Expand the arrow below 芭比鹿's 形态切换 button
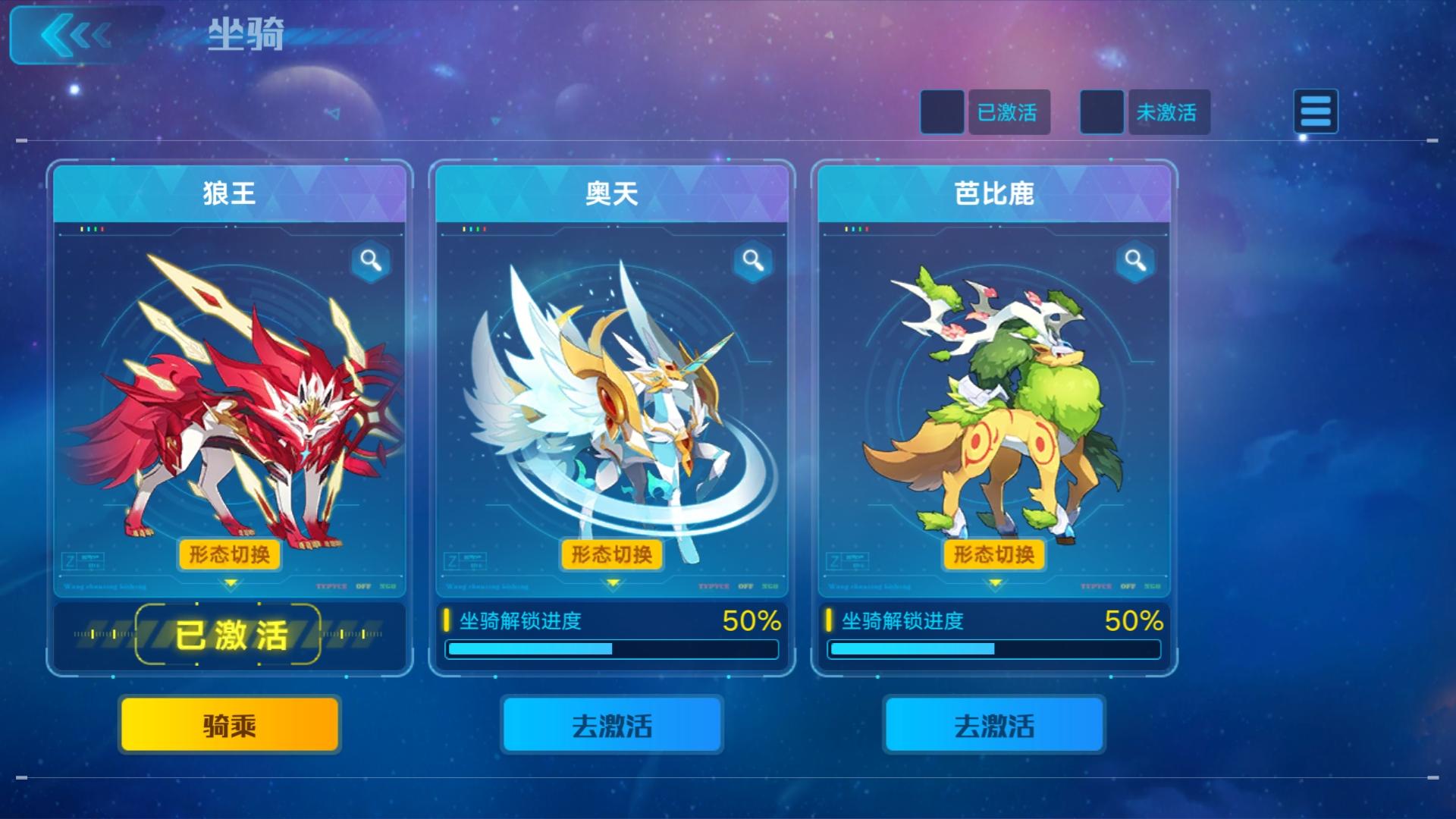Screen dimensions: 1456x819 pos(993,585)
